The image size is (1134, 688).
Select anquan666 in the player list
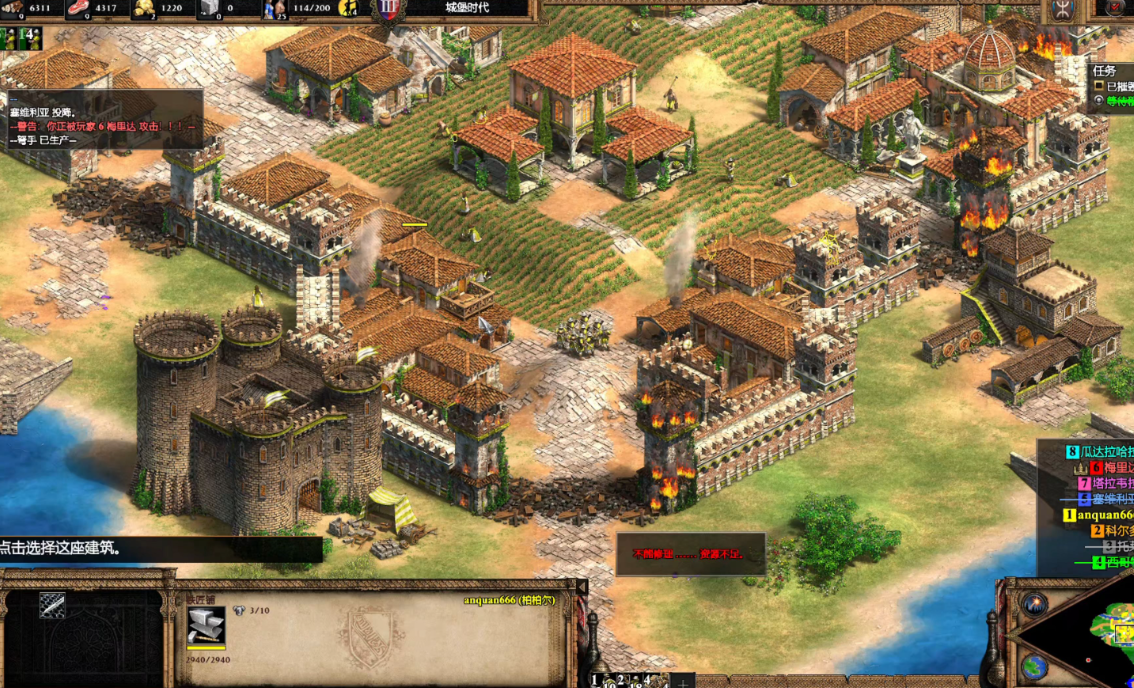pyautogui.click(x=1102, y=515)
